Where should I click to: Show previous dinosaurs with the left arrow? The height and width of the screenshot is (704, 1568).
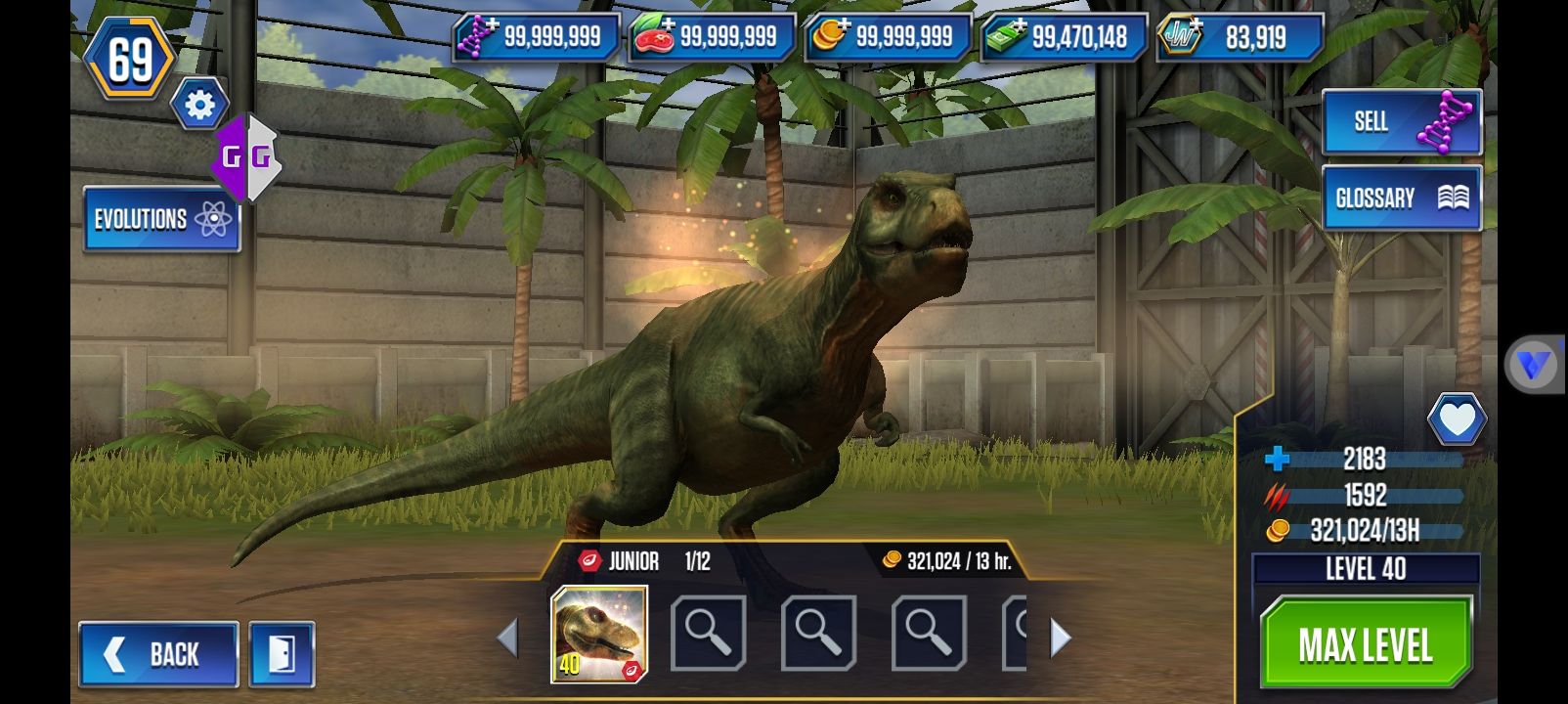pyautogui.click(x=507, y=638)
